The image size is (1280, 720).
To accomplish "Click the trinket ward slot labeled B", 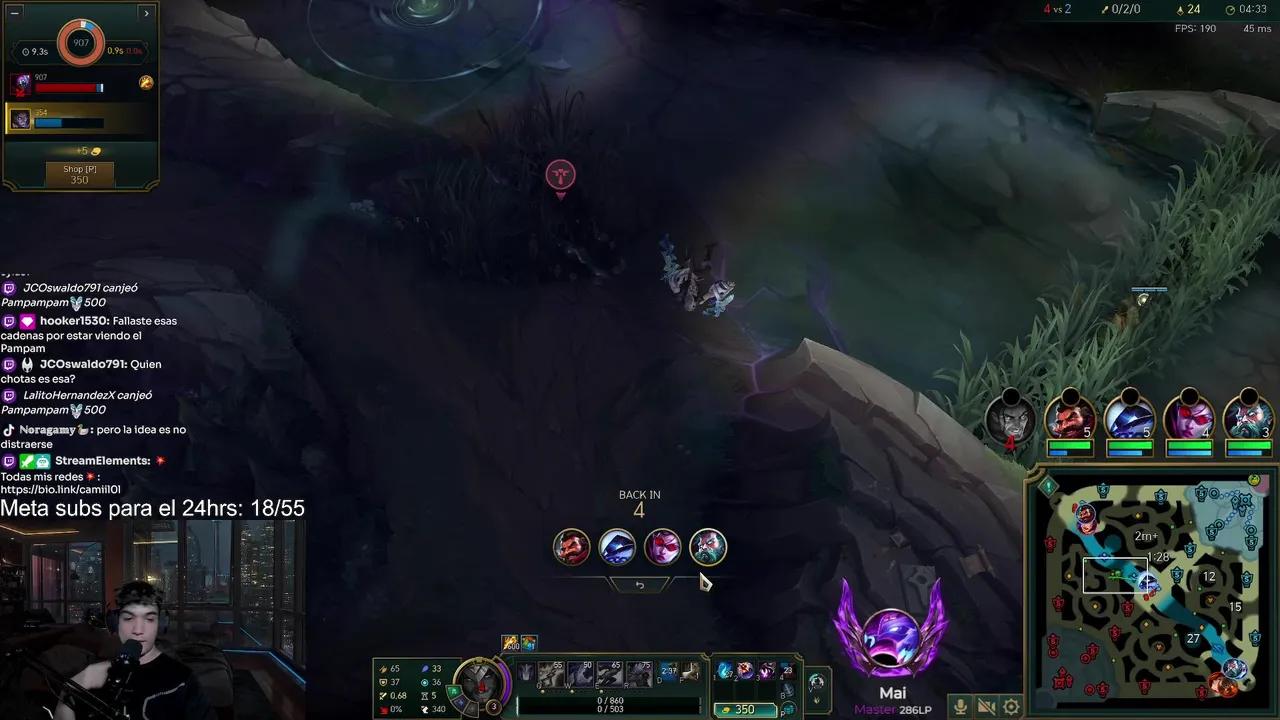I will click(788, 689).
